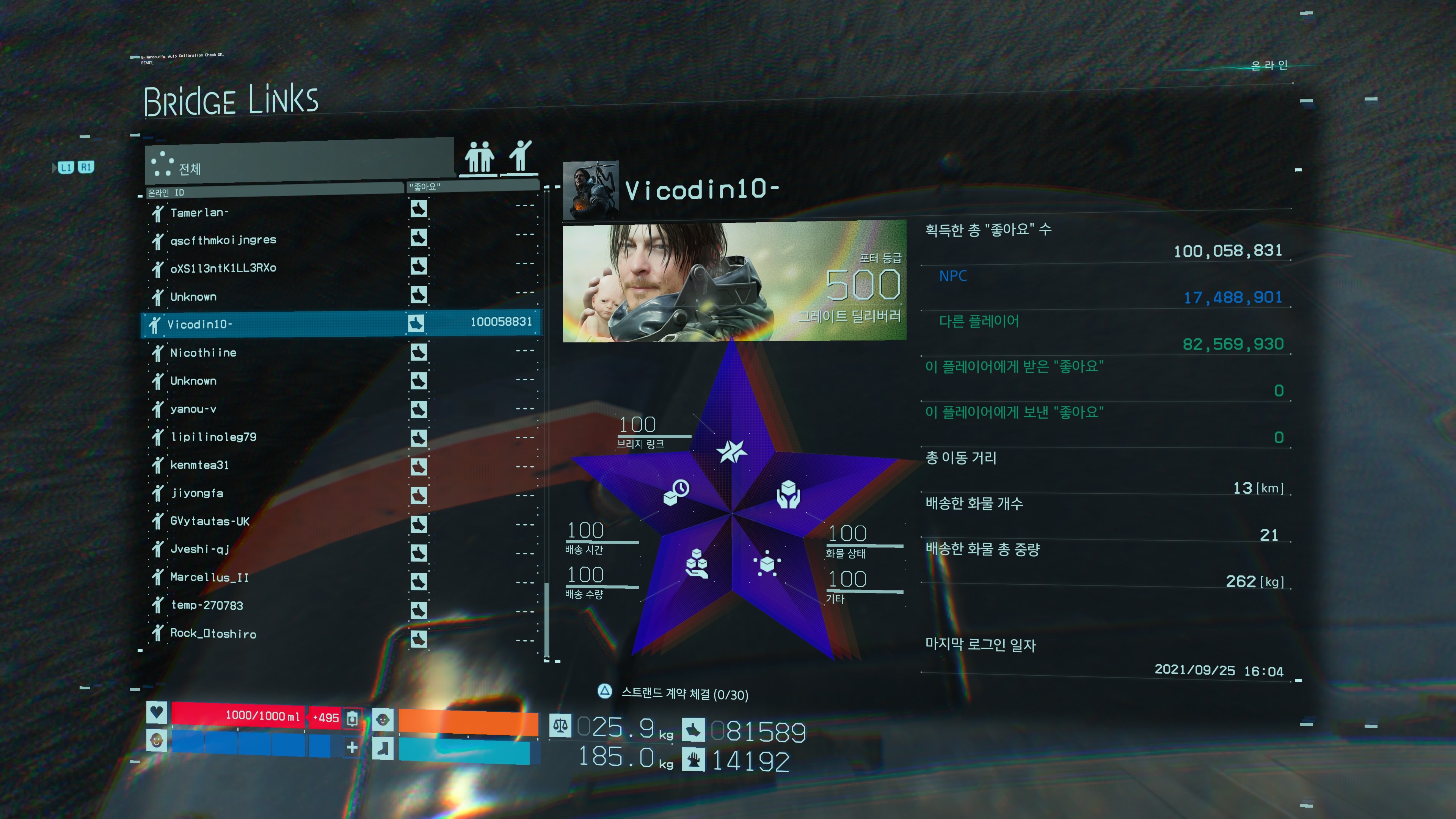Click the player list scrollbar
Screen dimensions: 1456x819
click(546, 619)
